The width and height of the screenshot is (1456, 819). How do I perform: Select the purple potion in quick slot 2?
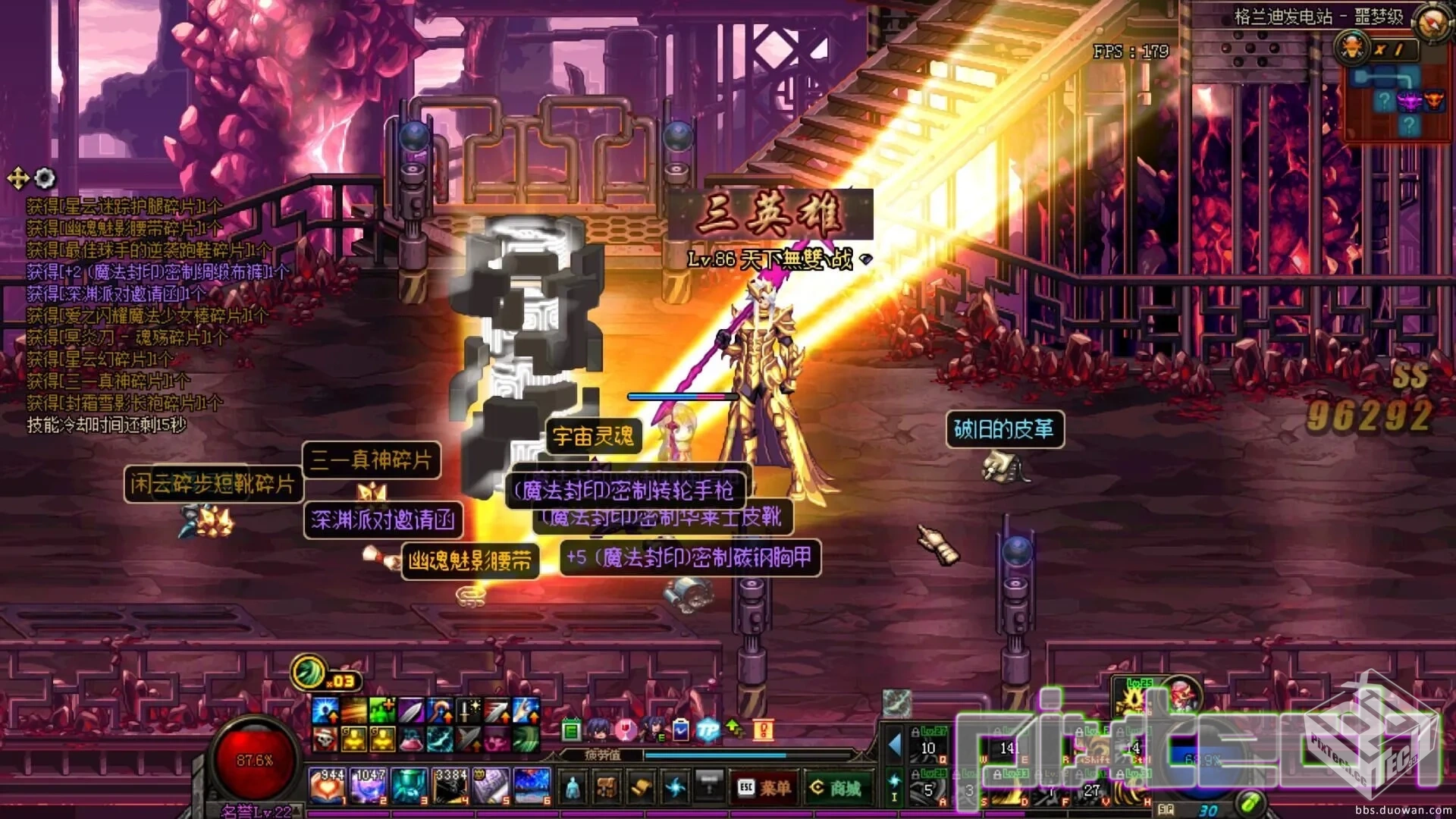point(369,786)
